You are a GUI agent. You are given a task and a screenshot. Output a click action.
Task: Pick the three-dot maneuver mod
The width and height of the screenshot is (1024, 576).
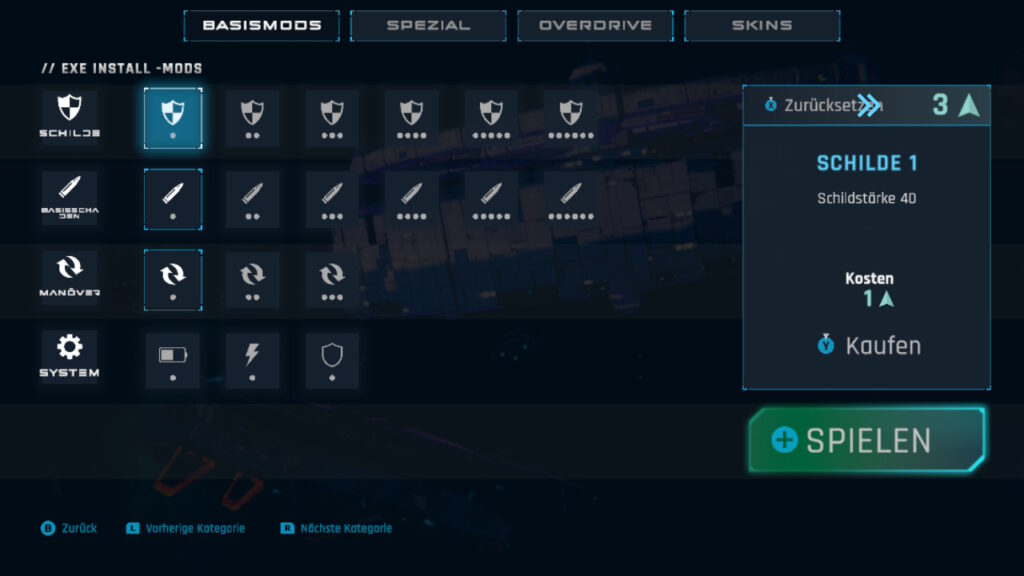332,279
